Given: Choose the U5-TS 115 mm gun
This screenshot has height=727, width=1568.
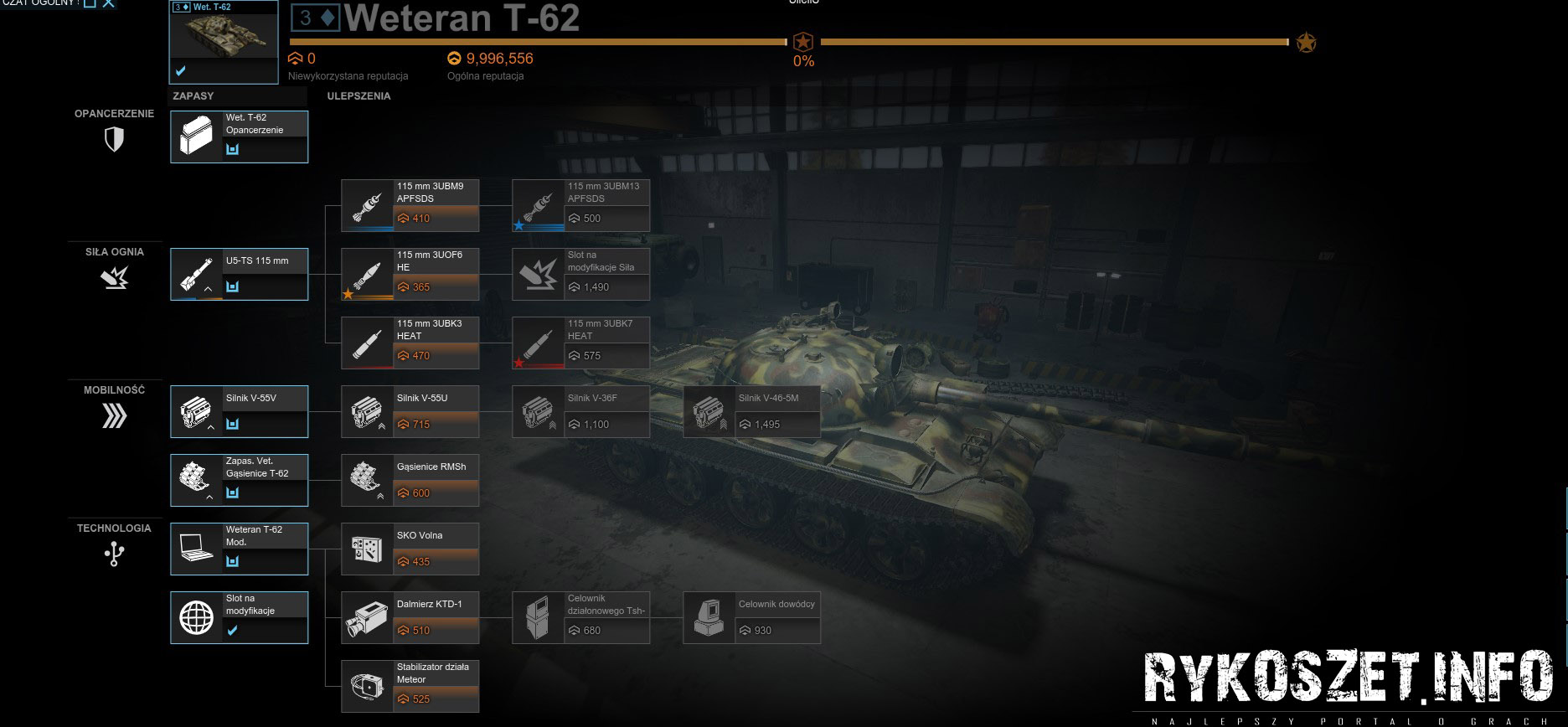Looking at the screenshot, I should 240,274.
